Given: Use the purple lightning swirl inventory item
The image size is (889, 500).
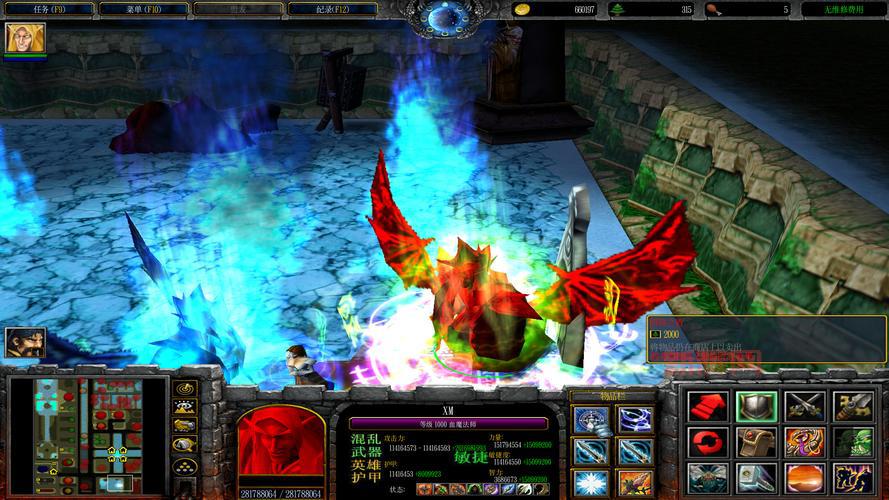Looking at the screenshot, I should tap(636, 419).
